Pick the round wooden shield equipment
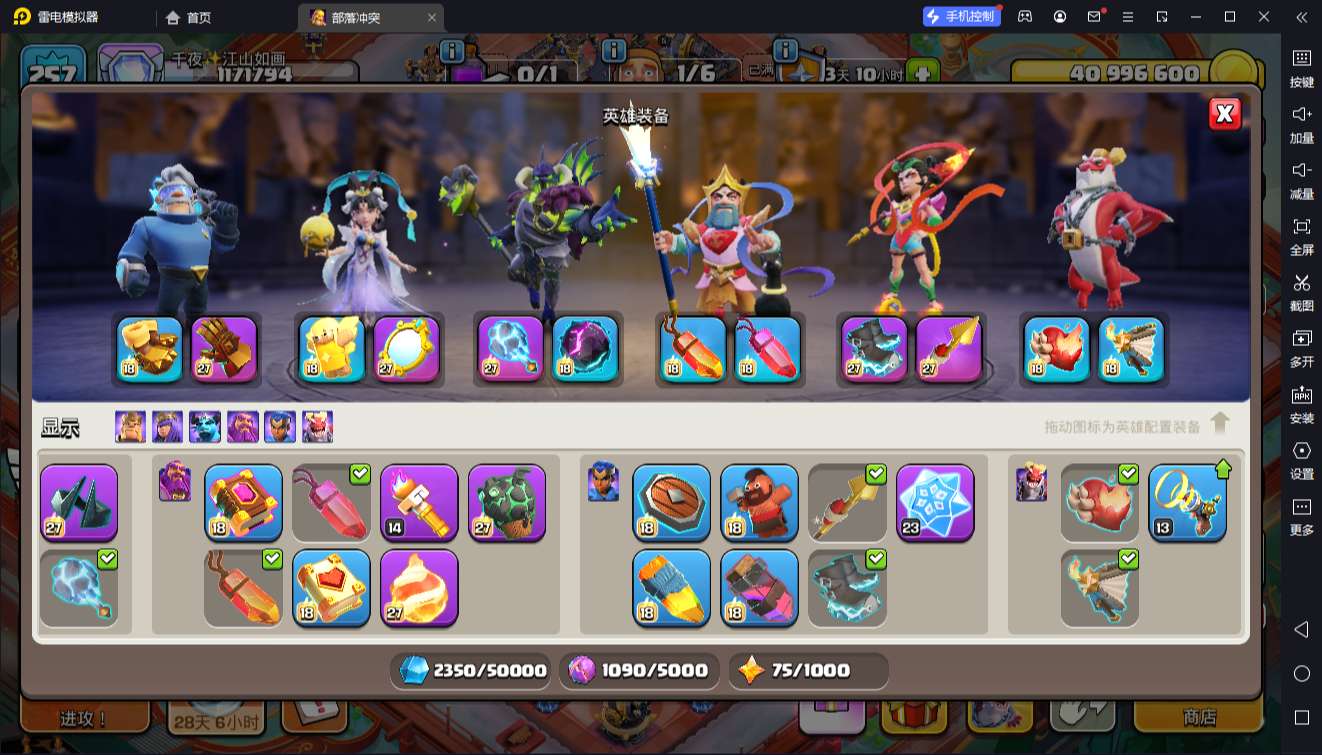This screenshot has height=755, width=1322. 671,502
